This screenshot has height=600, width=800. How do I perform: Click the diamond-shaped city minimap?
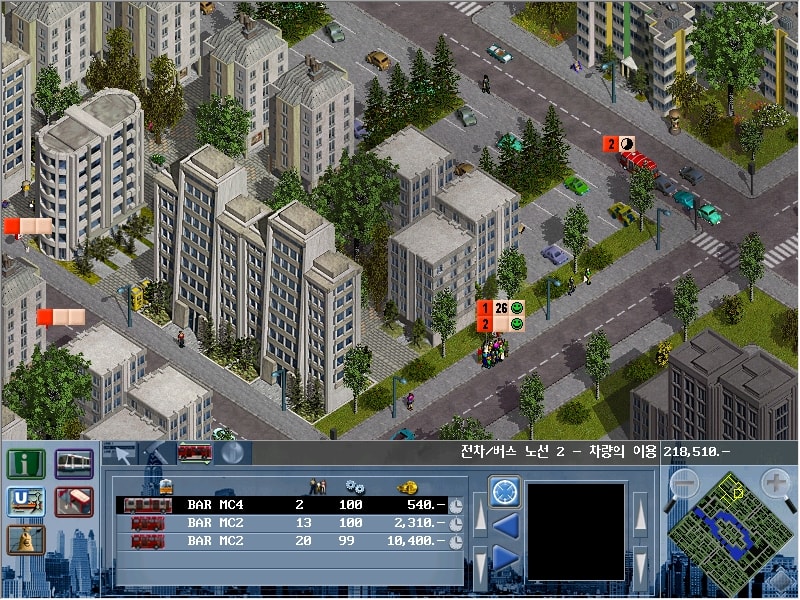(x=729, y=529)
